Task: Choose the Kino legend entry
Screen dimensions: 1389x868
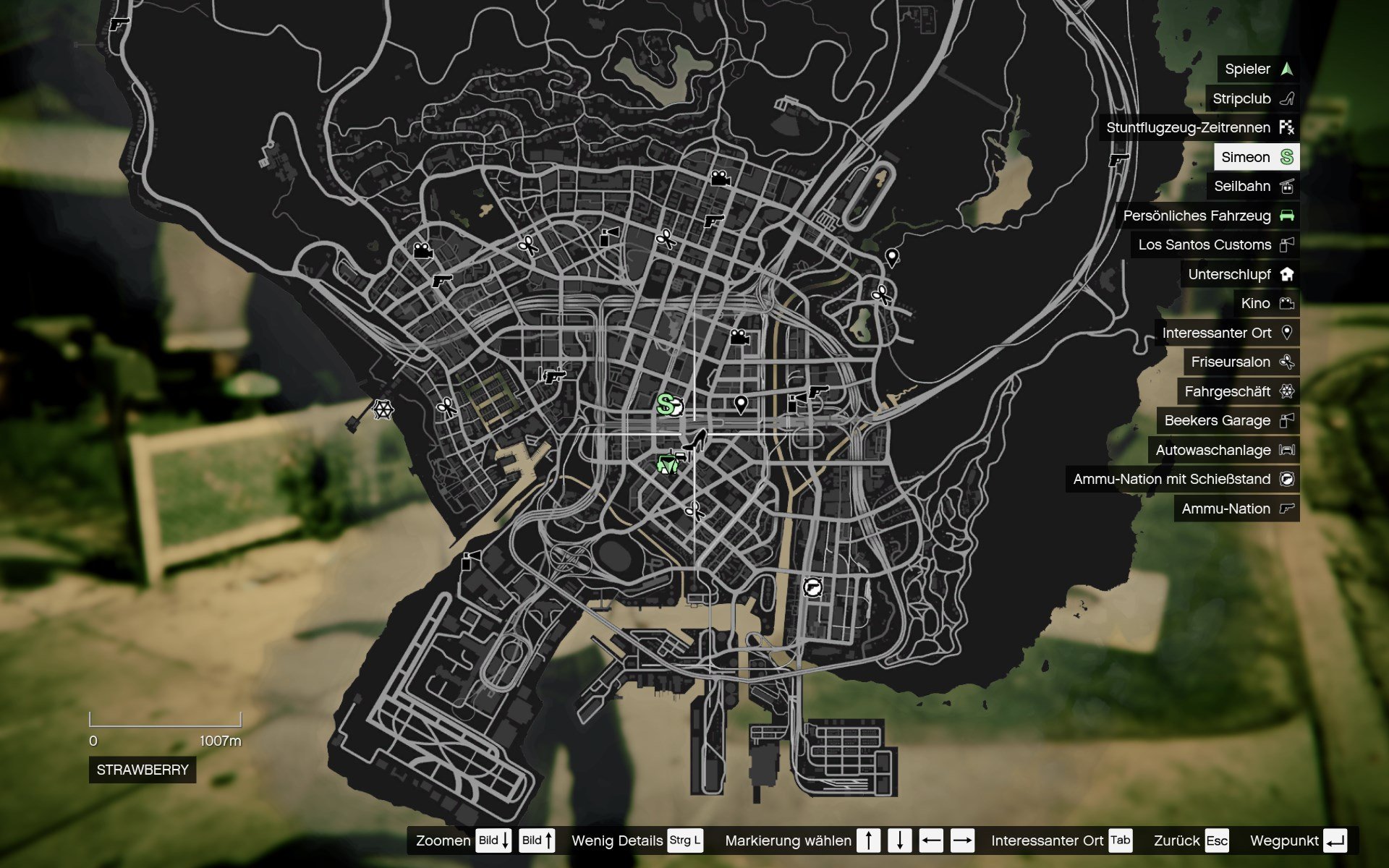Action: coord(1266,304)
